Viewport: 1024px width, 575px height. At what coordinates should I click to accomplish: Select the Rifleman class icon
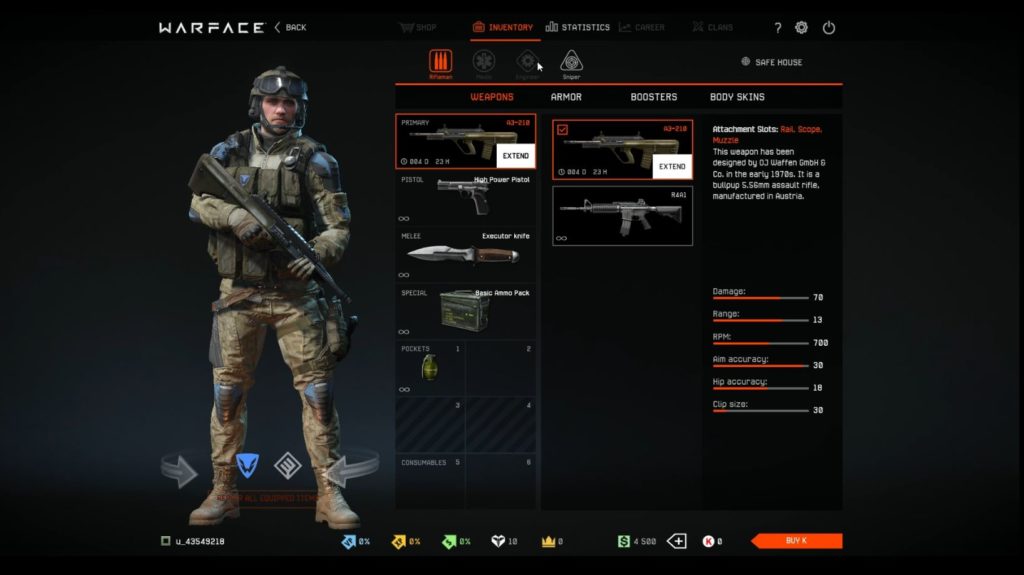click(441, 63)
